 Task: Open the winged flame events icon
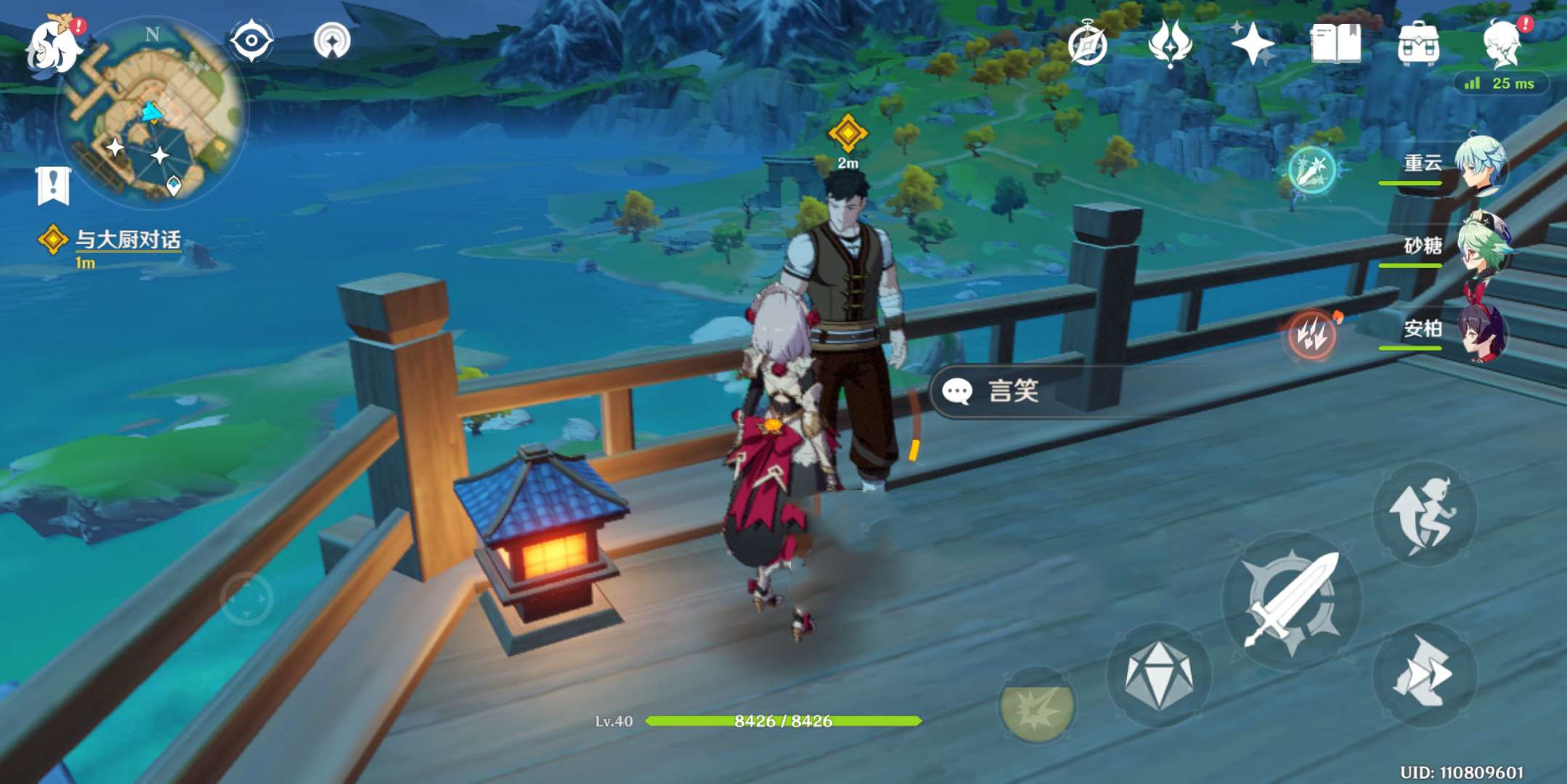(1169, 43)
